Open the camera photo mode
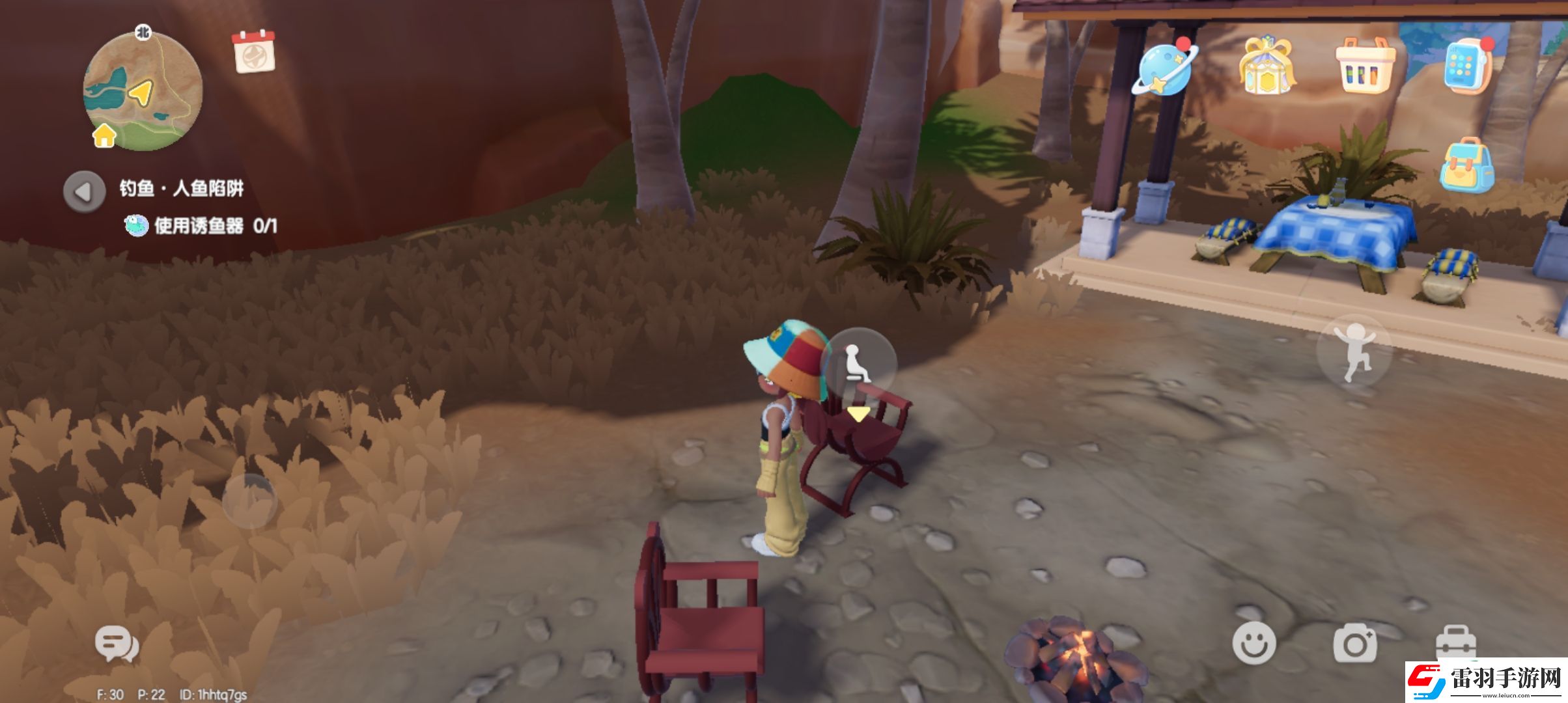 pos(1354,642)
